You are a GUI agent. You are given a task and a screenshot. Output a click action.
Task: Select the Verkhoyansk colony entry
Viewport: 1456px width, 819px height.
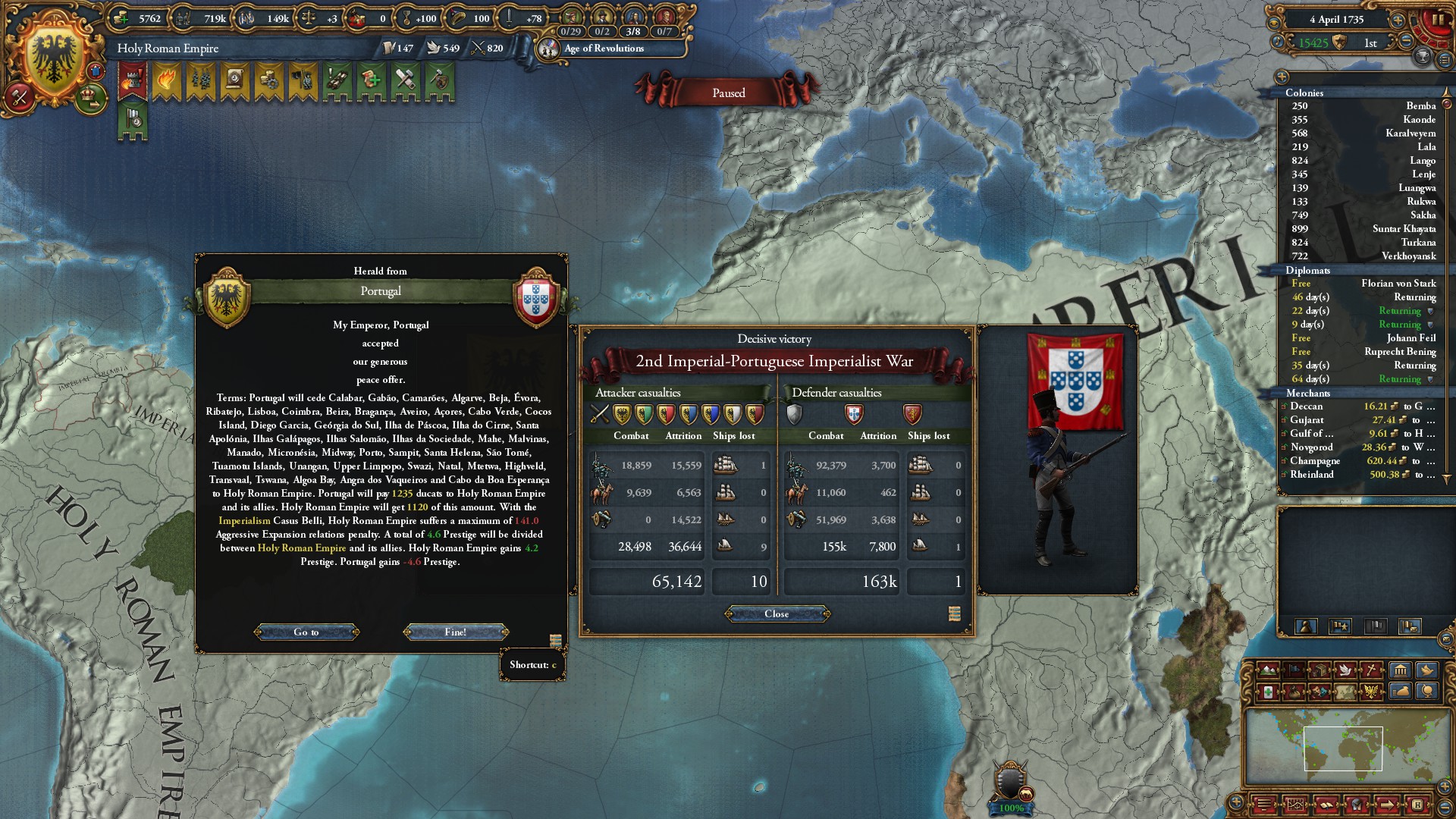1363,256
